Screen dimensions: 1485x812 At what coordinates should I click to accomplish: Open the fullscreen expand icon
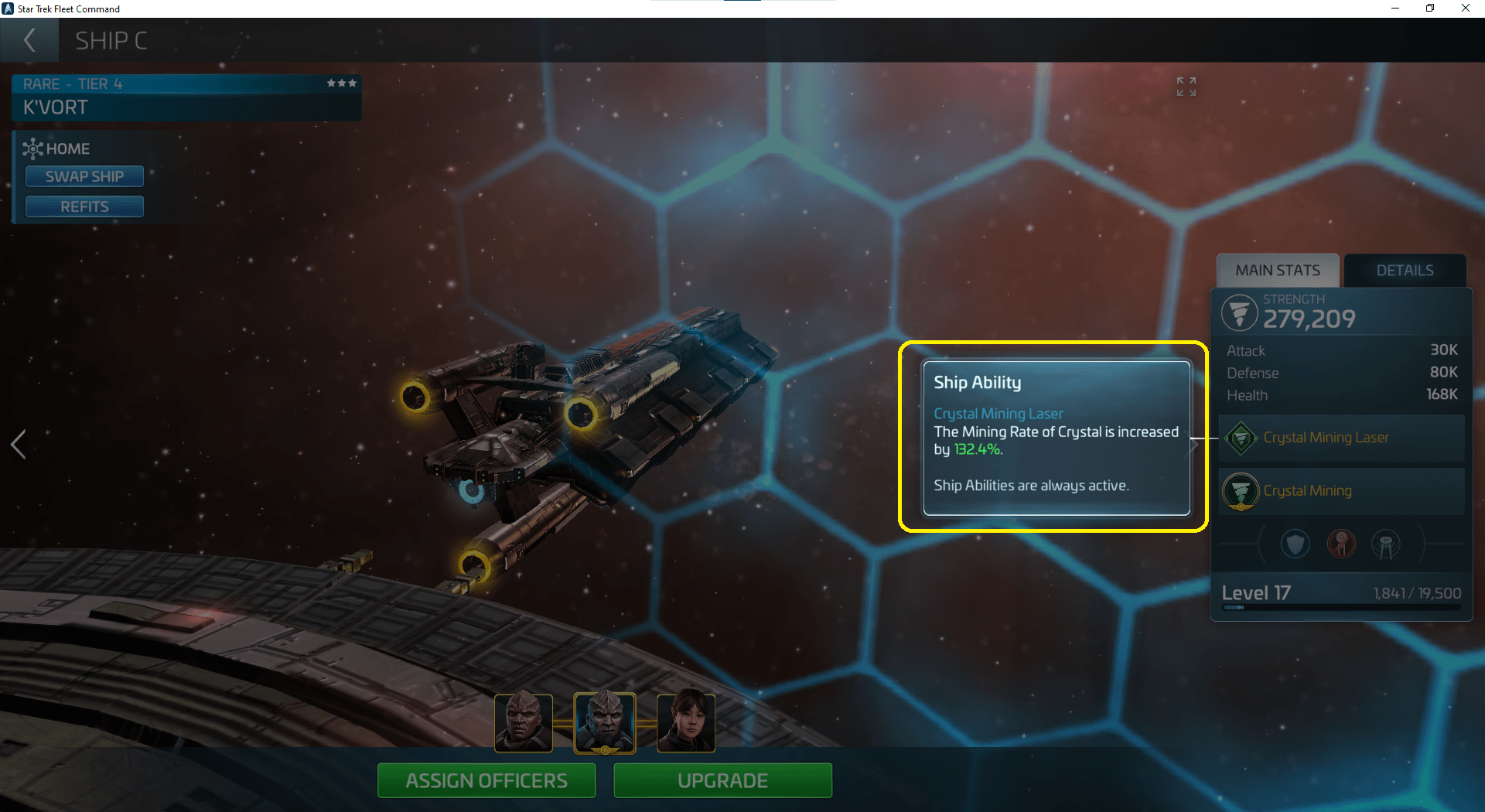point(1186,87)
